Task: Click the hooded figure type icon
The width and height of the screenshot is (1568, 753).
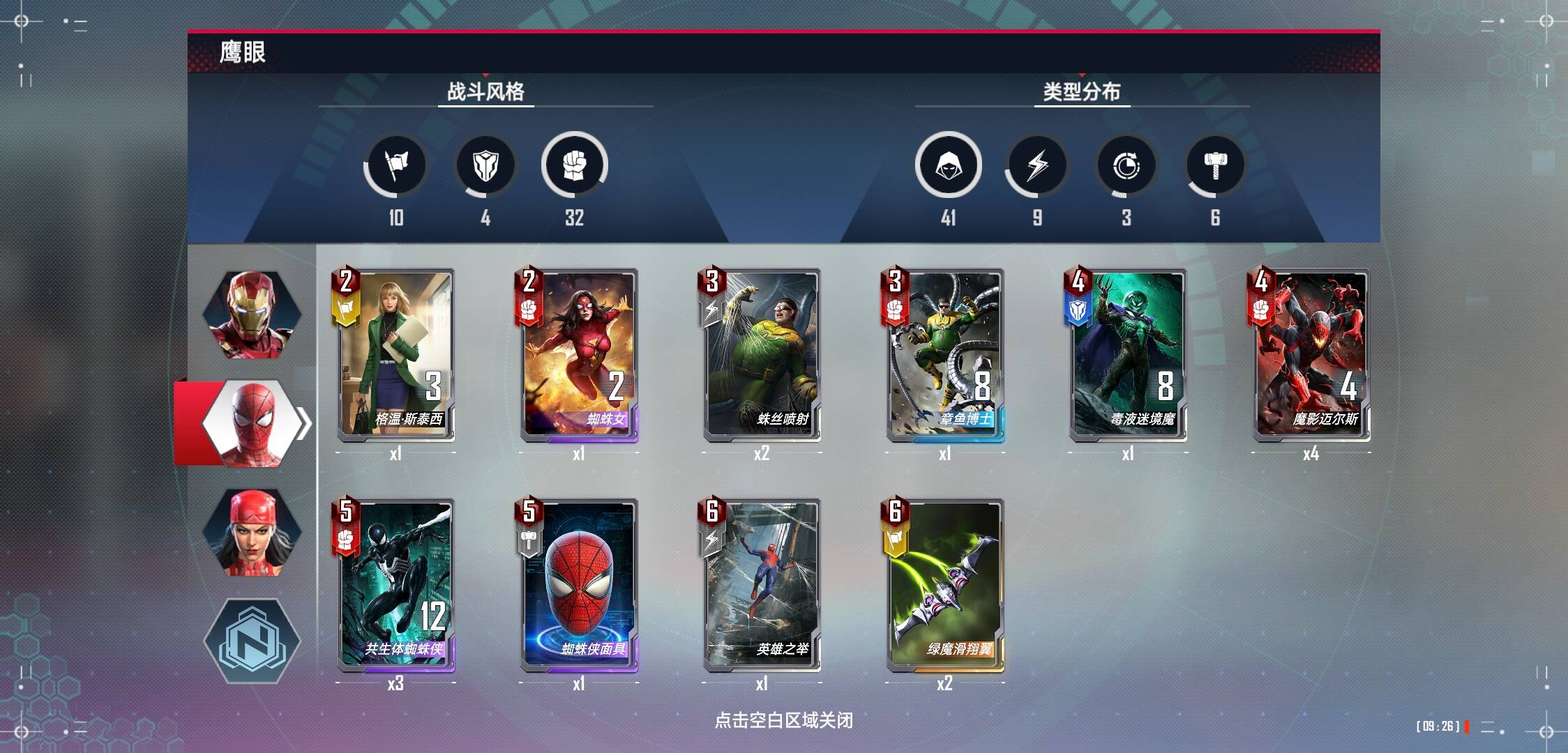Action: pyautogui.click(x=949, y=165)
